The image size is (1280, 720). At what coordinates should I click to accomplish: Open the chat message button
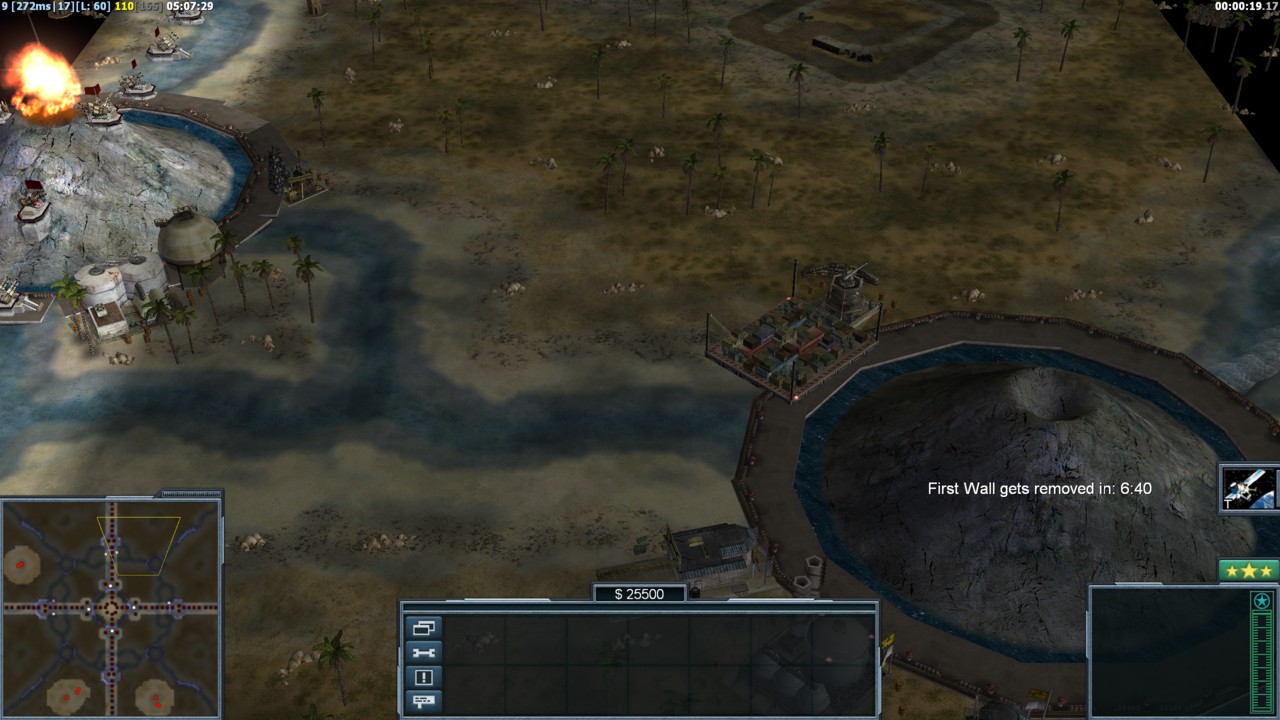[x=423, y=701]
